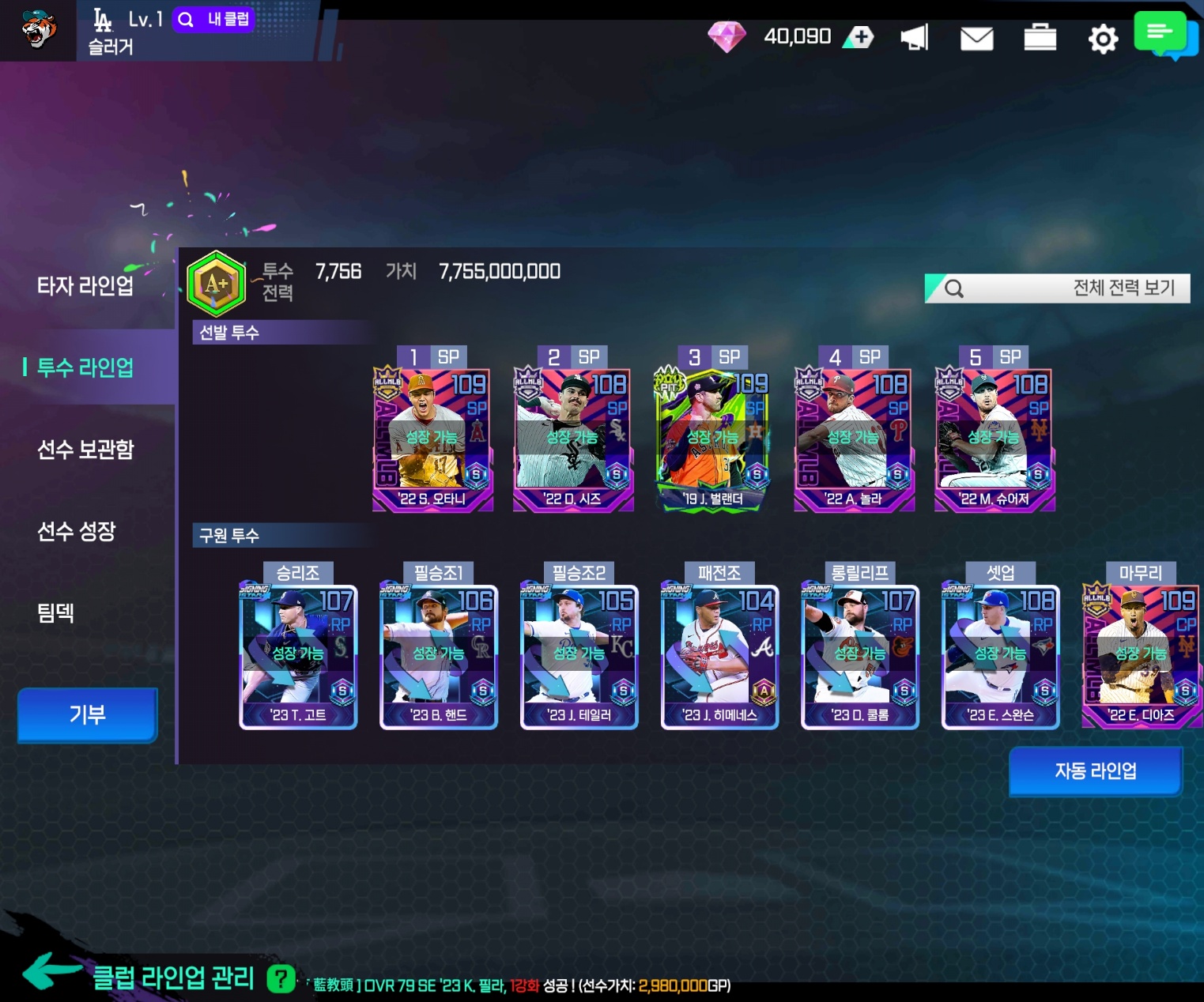Screen dimensions: 1204x1002
Task: Open the green chat bubble
Action: point(1161,33)
